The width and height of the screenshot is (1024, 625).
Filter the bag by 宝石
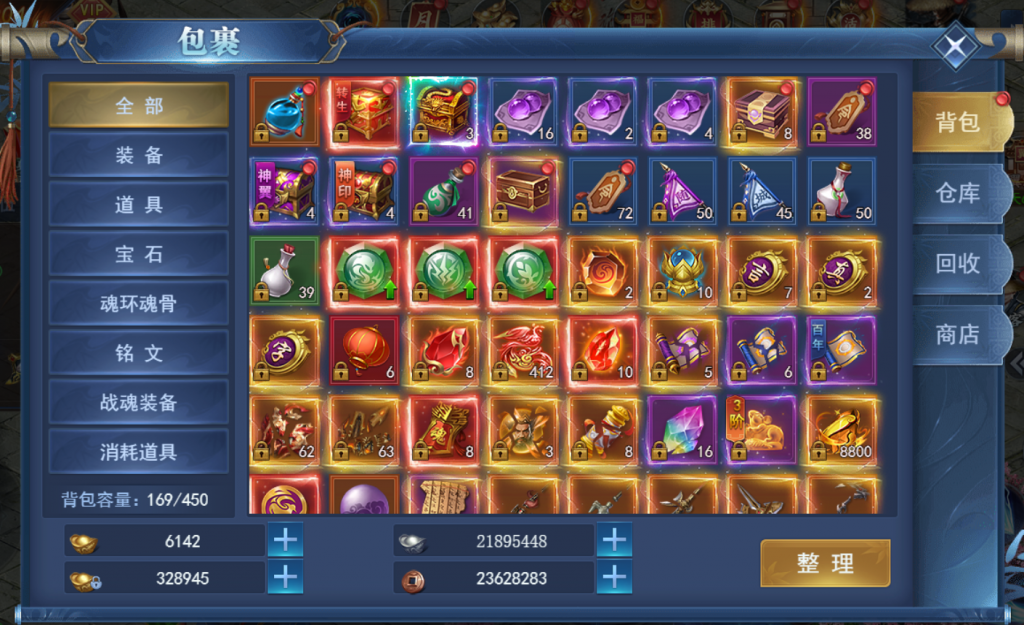(139, 254)
